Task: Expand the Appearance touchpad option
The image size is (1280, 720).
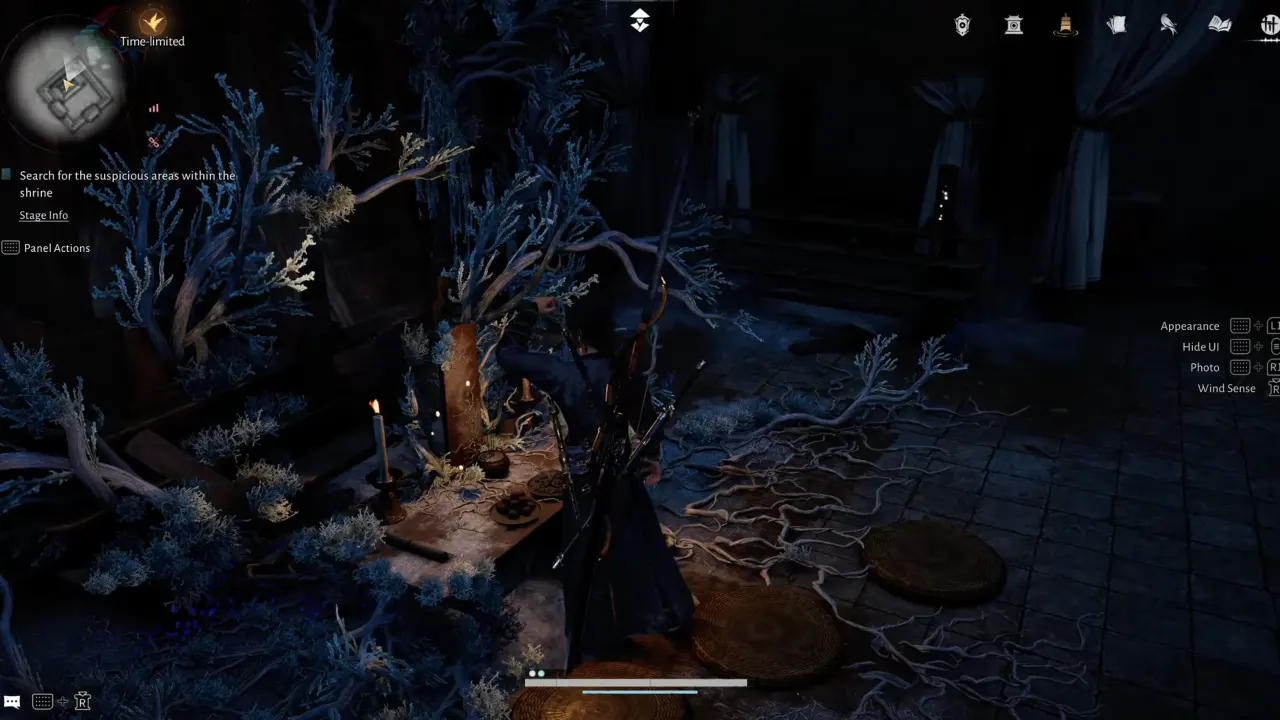Action: pos(1240,325)
